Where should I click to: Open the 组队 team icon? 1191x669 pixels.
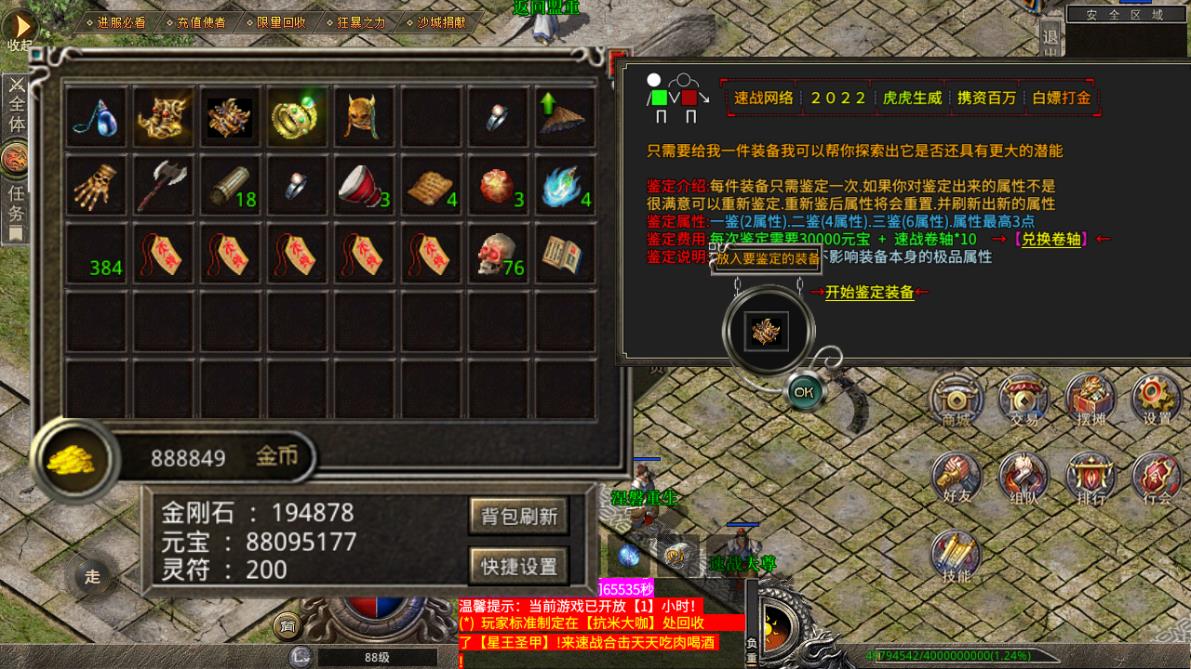pos(1023,477)
